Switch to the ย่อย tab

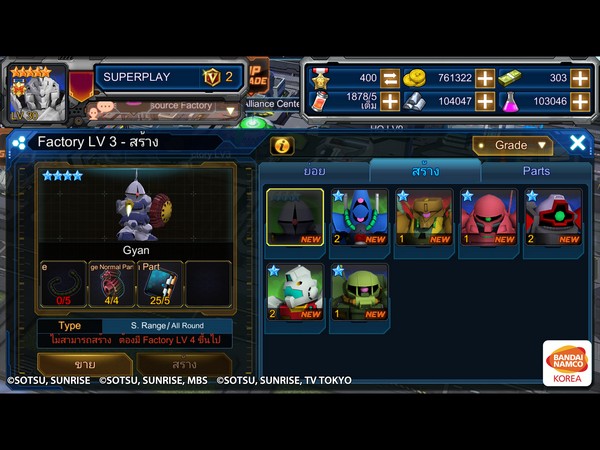pyautogui.click(x=315, y=171)
